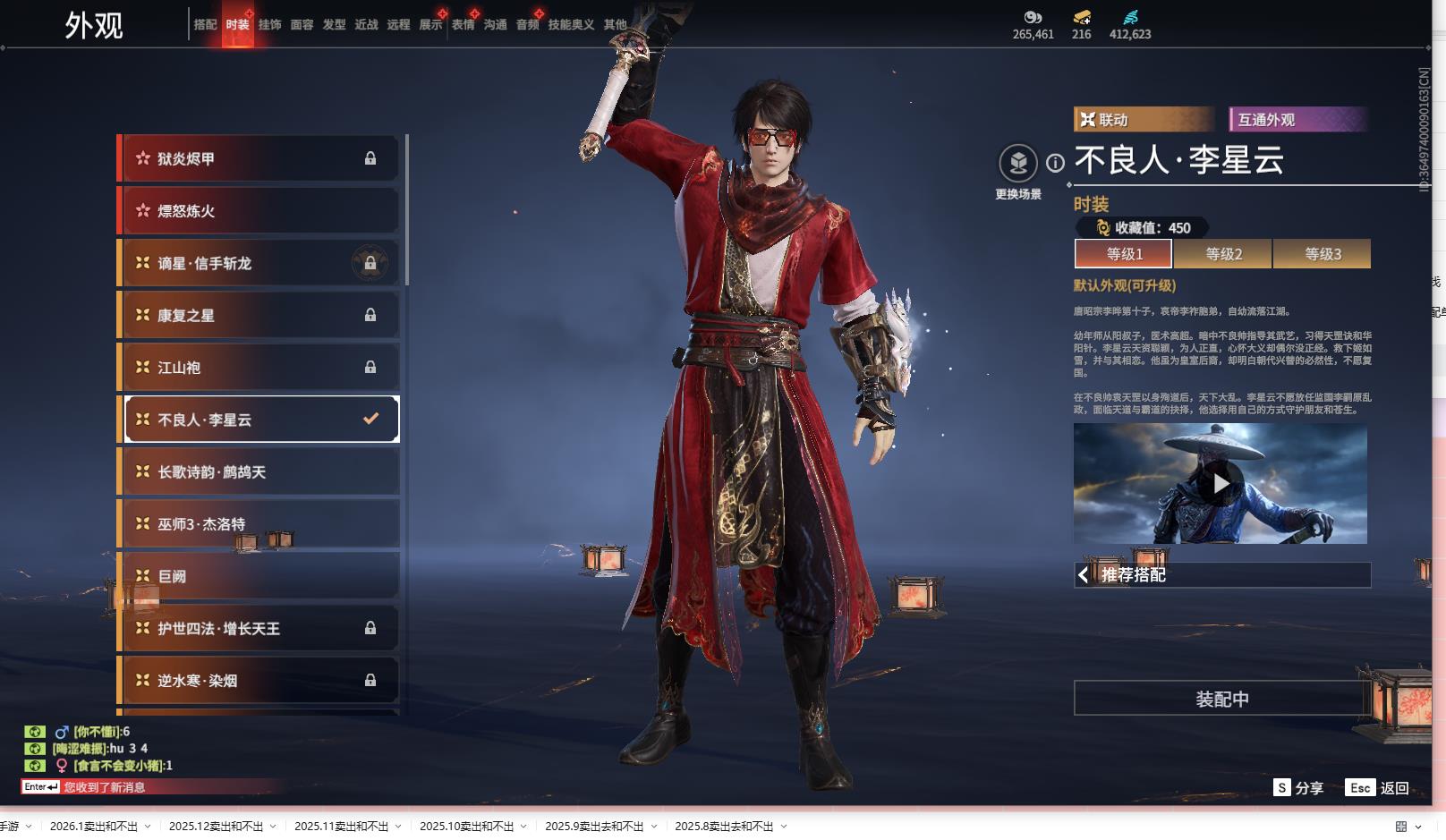Click the 装配中 equip button
Viewport: 1446px width, 840px height.
1221,699
